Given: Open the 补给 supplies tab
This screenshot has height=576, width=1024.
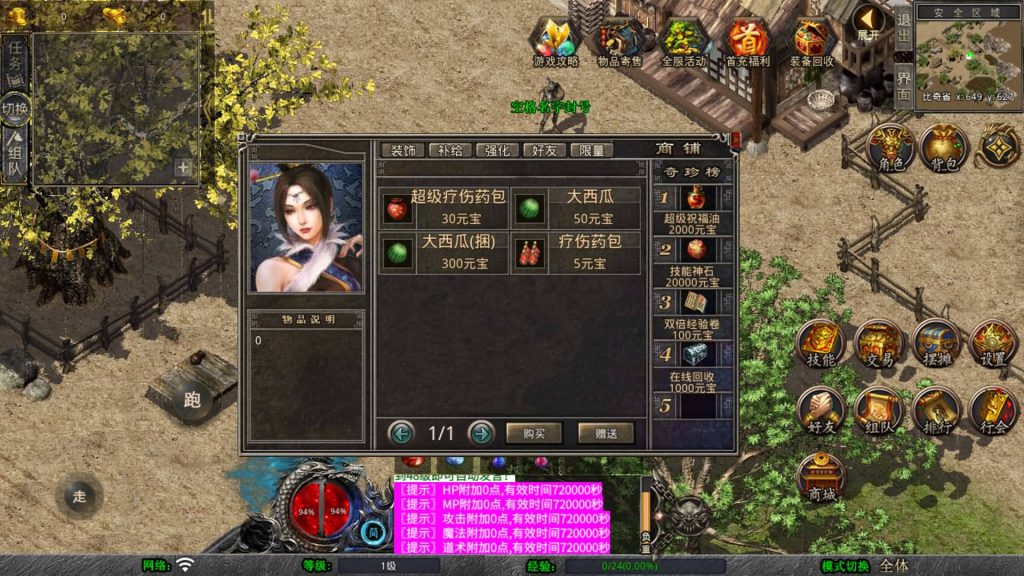Looking at the screenshot, I should coord(450,150).
